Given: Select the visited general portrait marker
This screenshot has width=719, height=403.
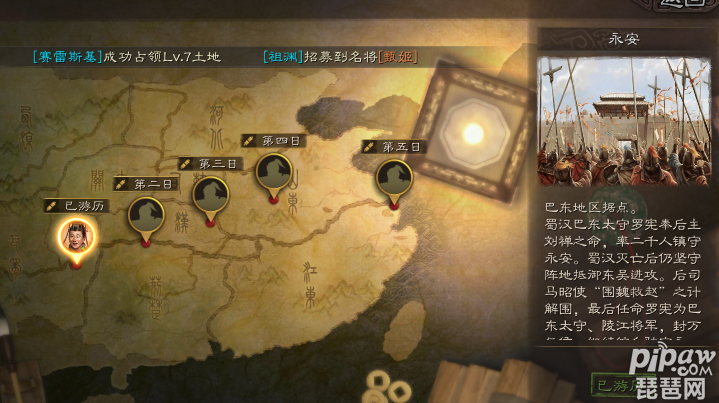Looking at the screenshot, I should [x=73, y=236].
